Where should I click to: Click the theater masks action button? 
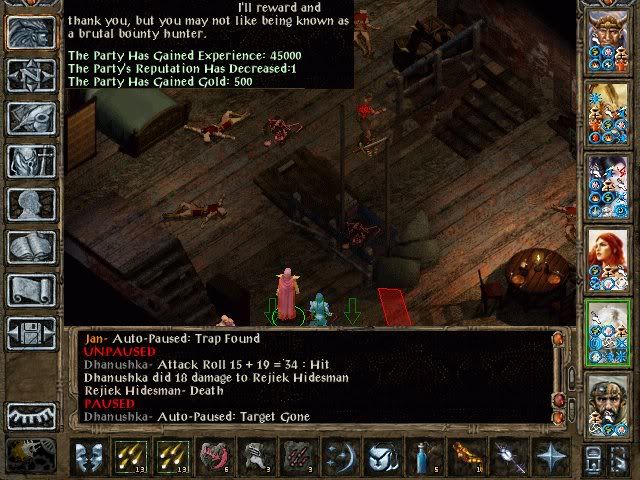point(90,456)
